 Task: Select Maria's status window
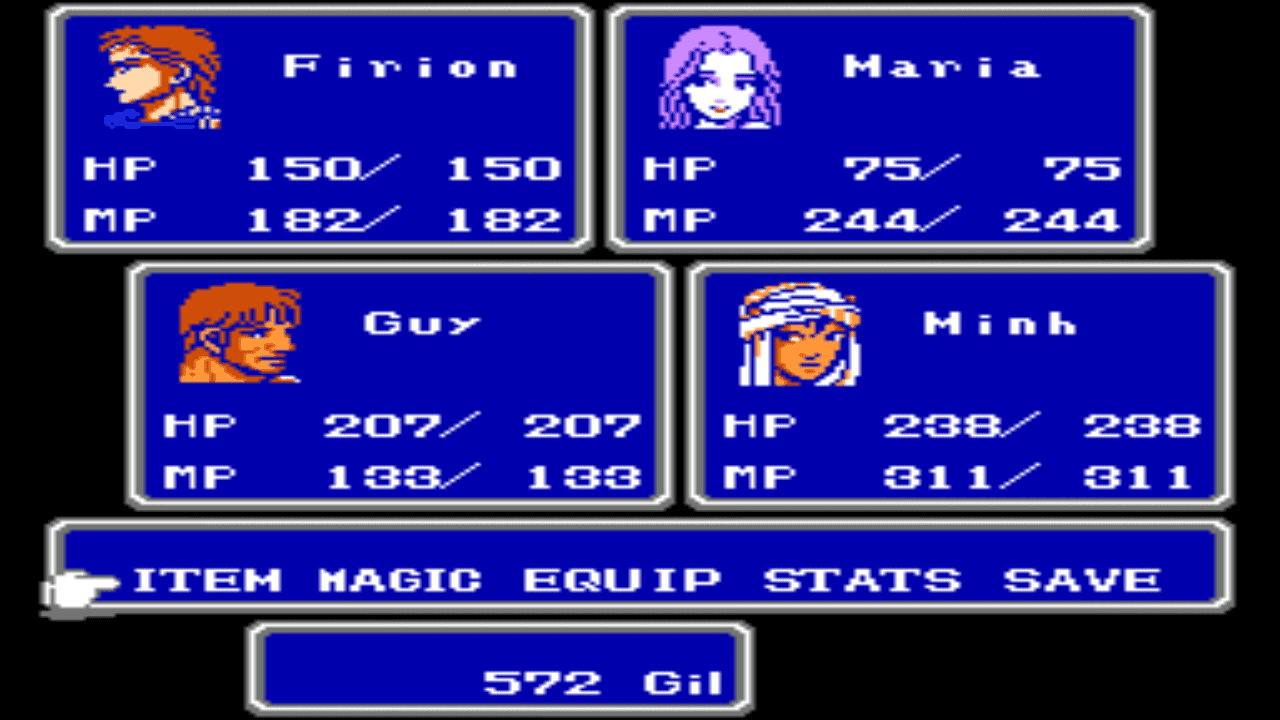click(x=880, y=125)
